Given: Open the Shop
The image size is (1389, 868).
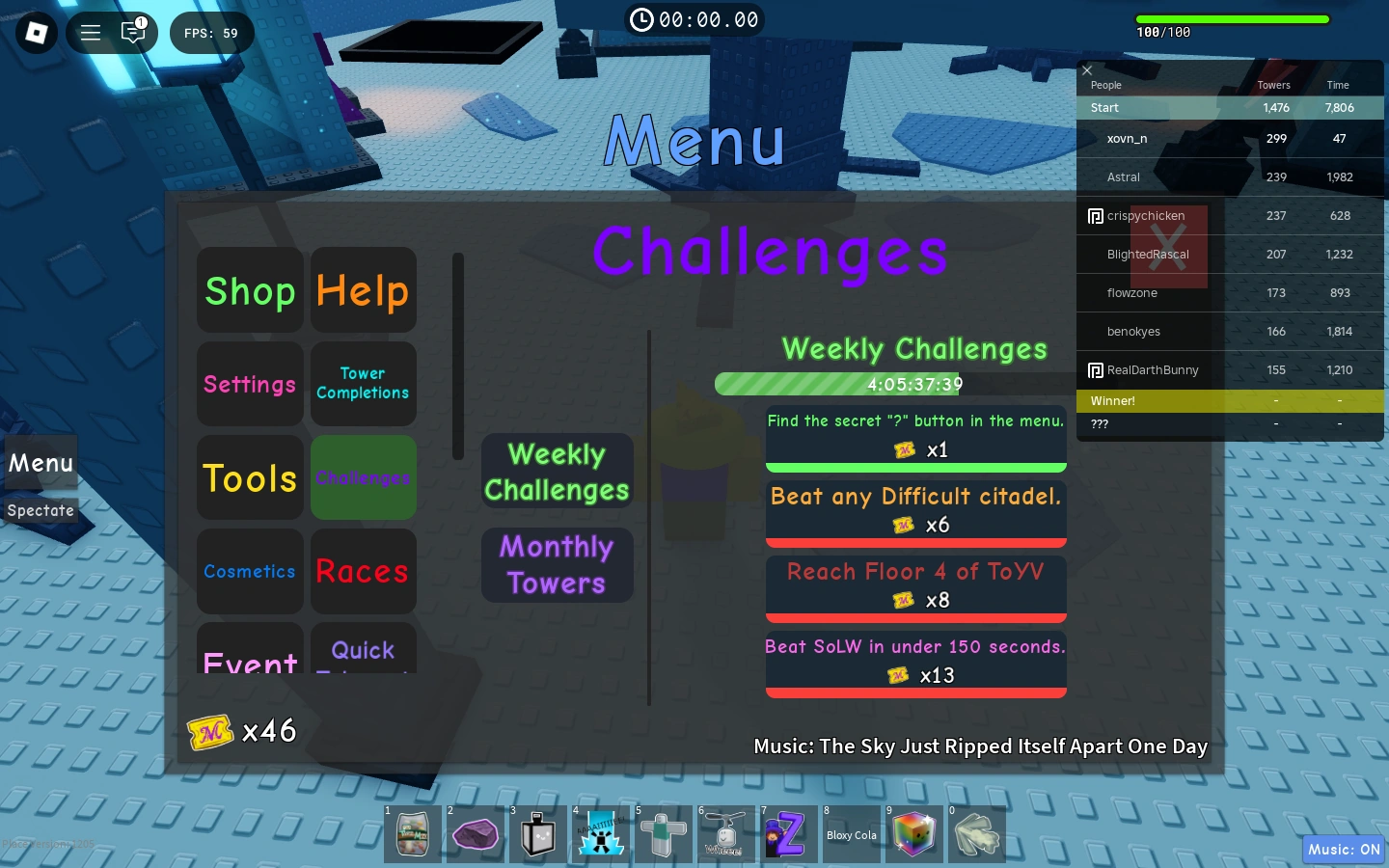Looking at the screenshot, I should pos(250,290).
